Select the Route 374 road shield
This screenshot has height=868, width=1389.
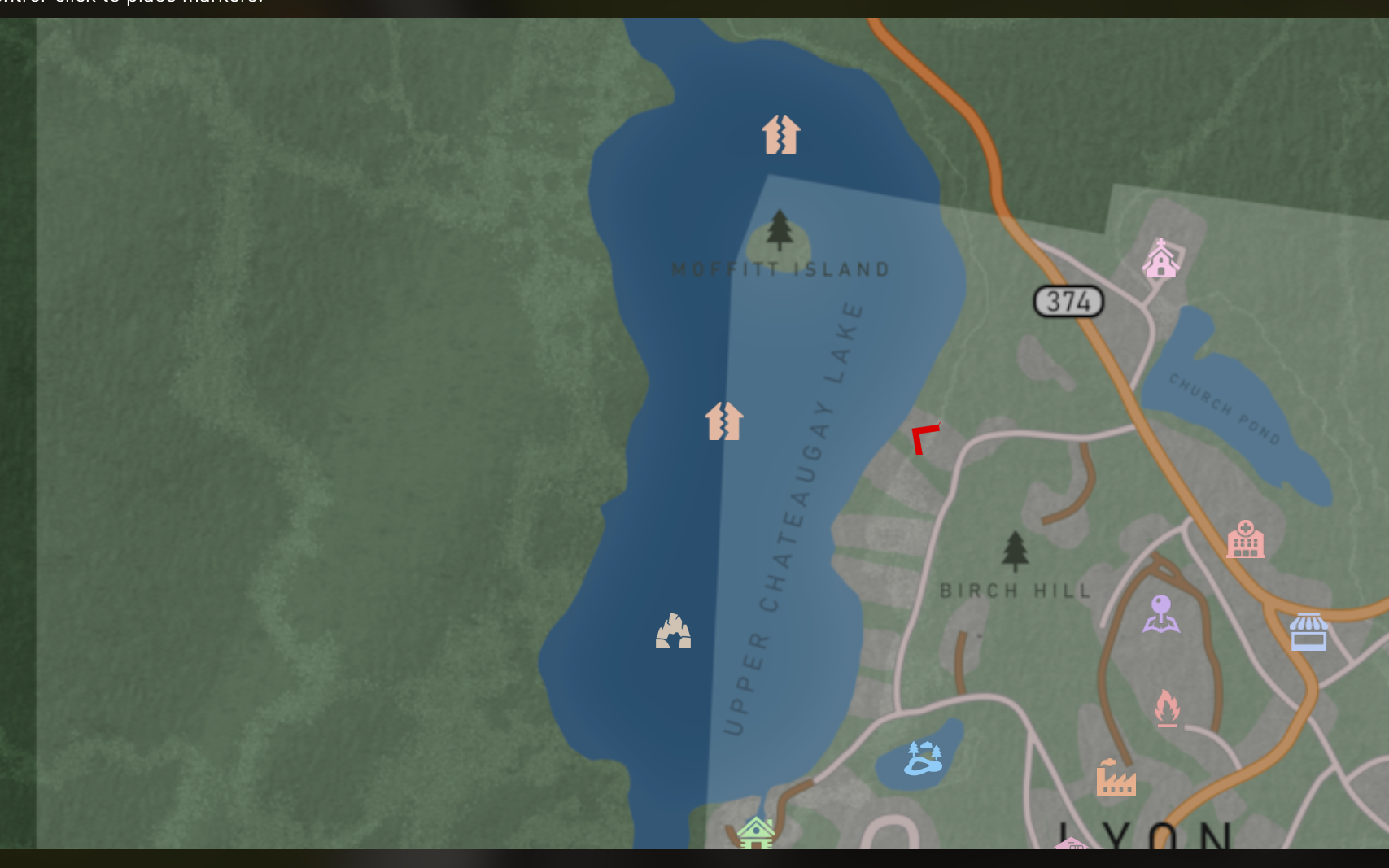[1068, 302]
